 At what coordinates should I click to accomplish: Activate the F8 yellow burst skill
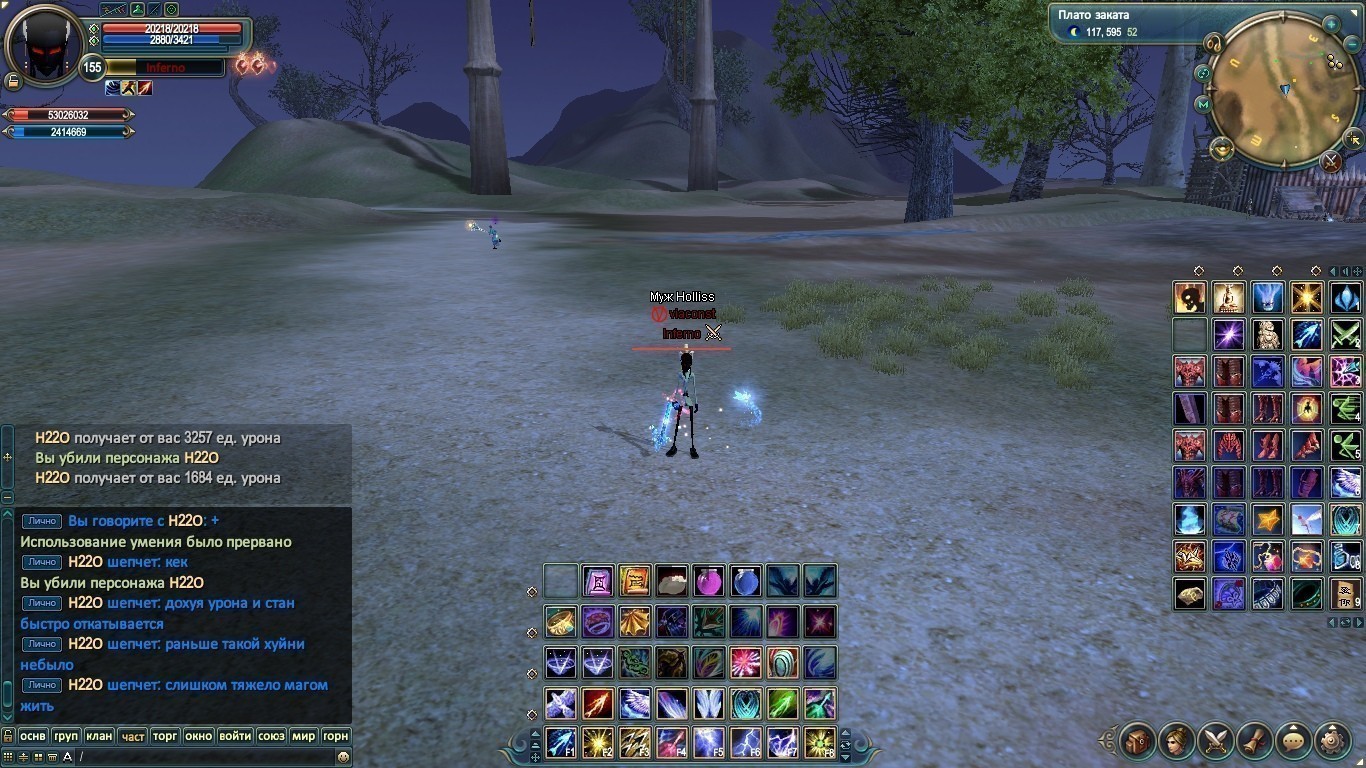tap(819, 743)
